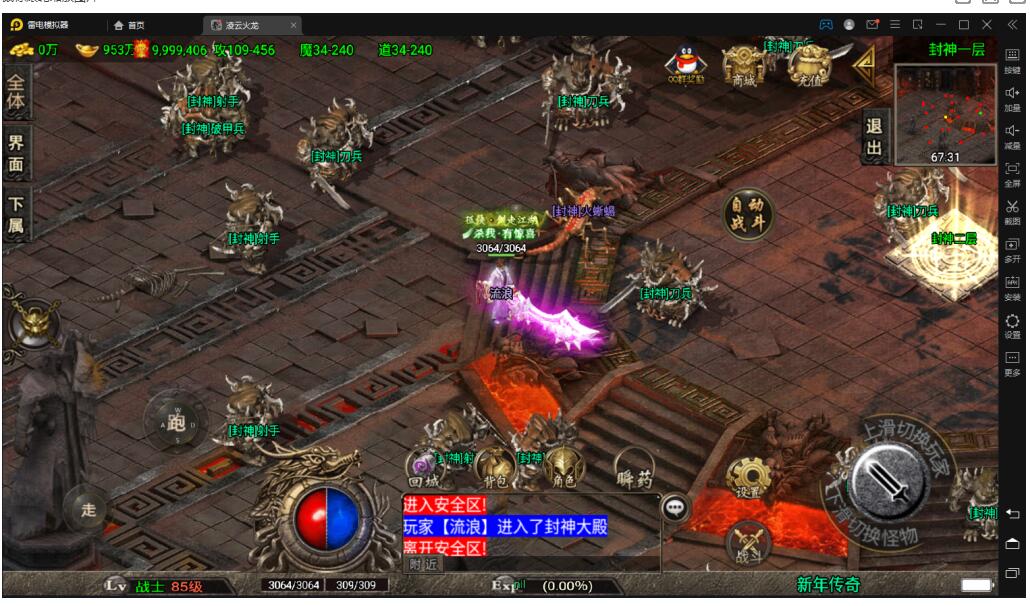This screenshot has height=606, width=1030.
Task: Use the 瞬药 instant potion button
Action: [635, 465]
